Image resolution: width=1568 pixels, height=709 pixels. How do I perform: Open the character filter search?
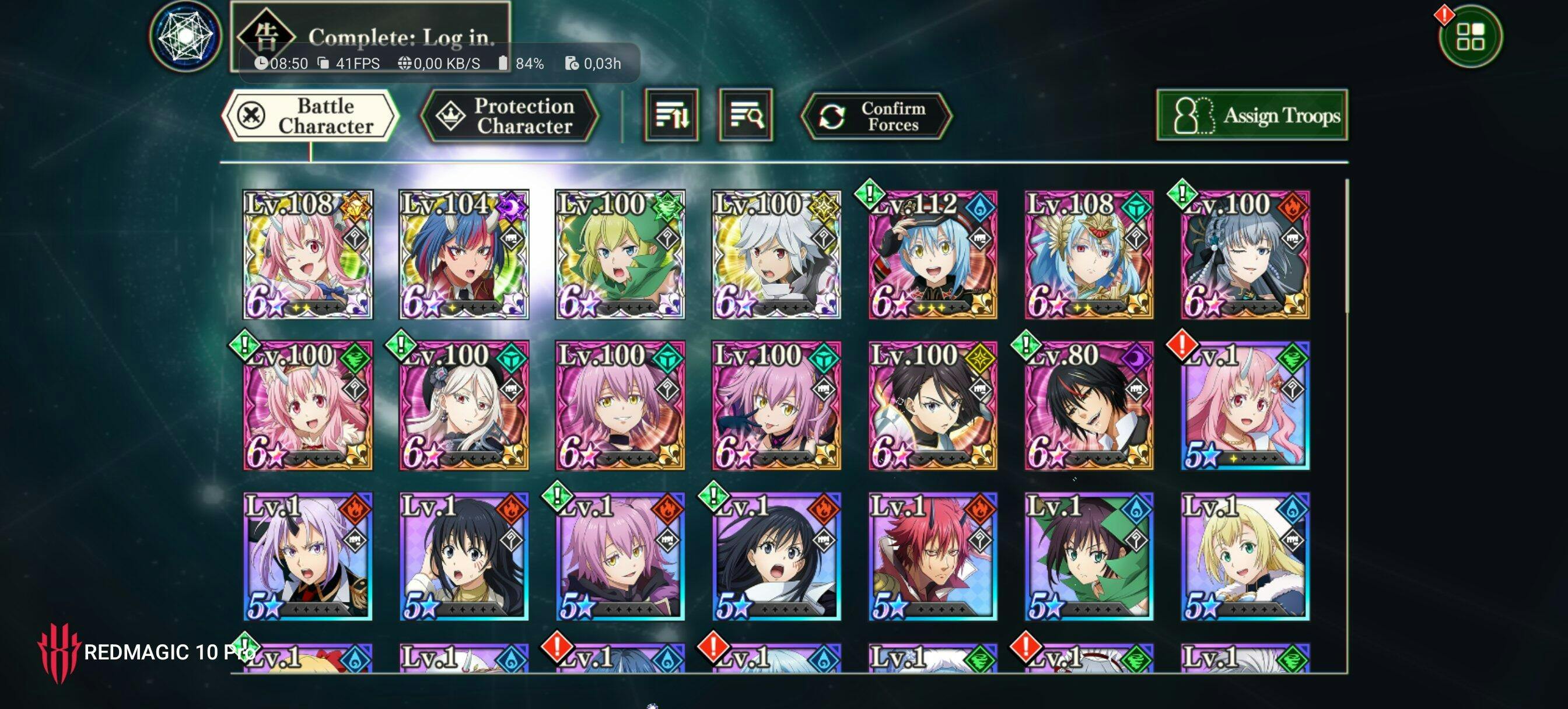point(745,115)
